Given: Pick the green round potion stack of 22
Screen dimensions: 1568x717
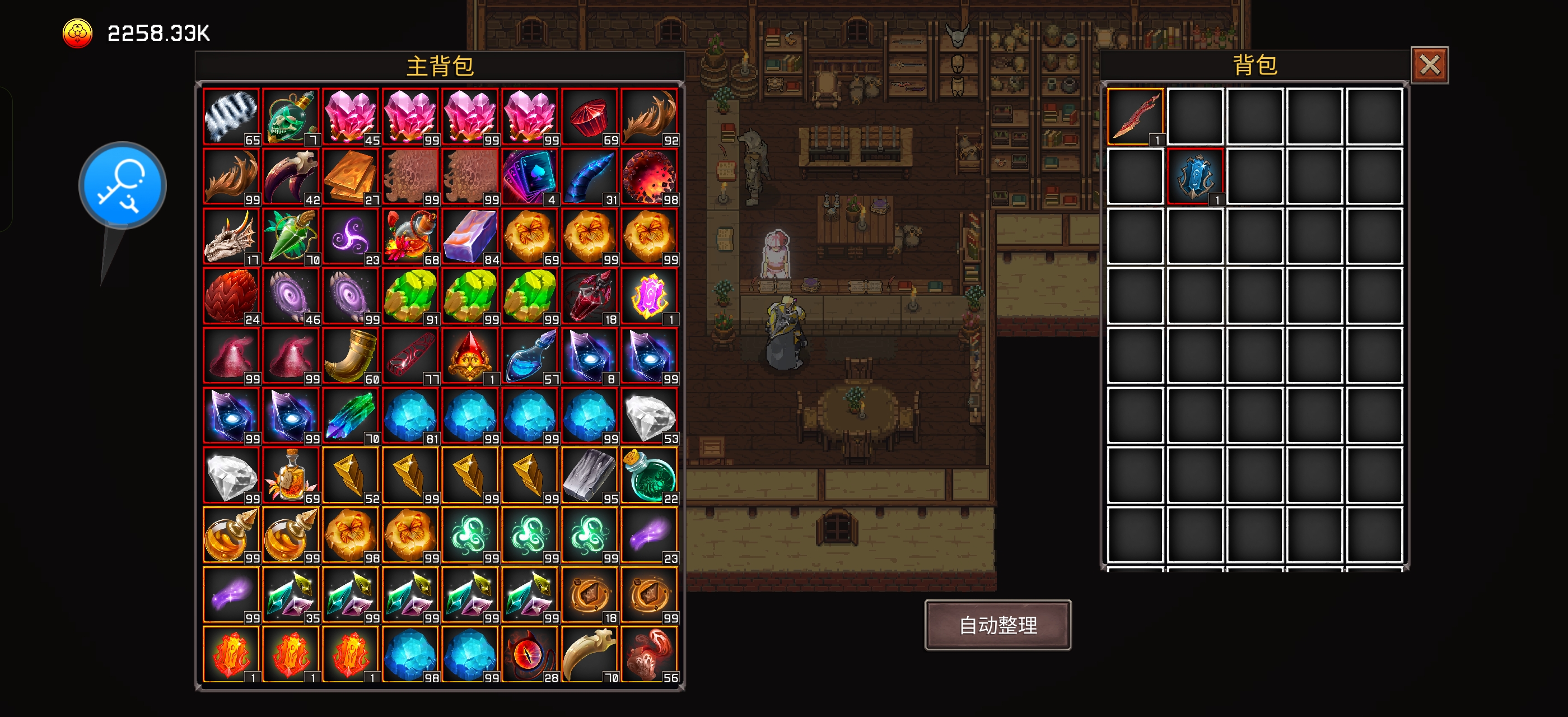Looking at the screenshot, I should pyautogui.click(x=649, y=475).
